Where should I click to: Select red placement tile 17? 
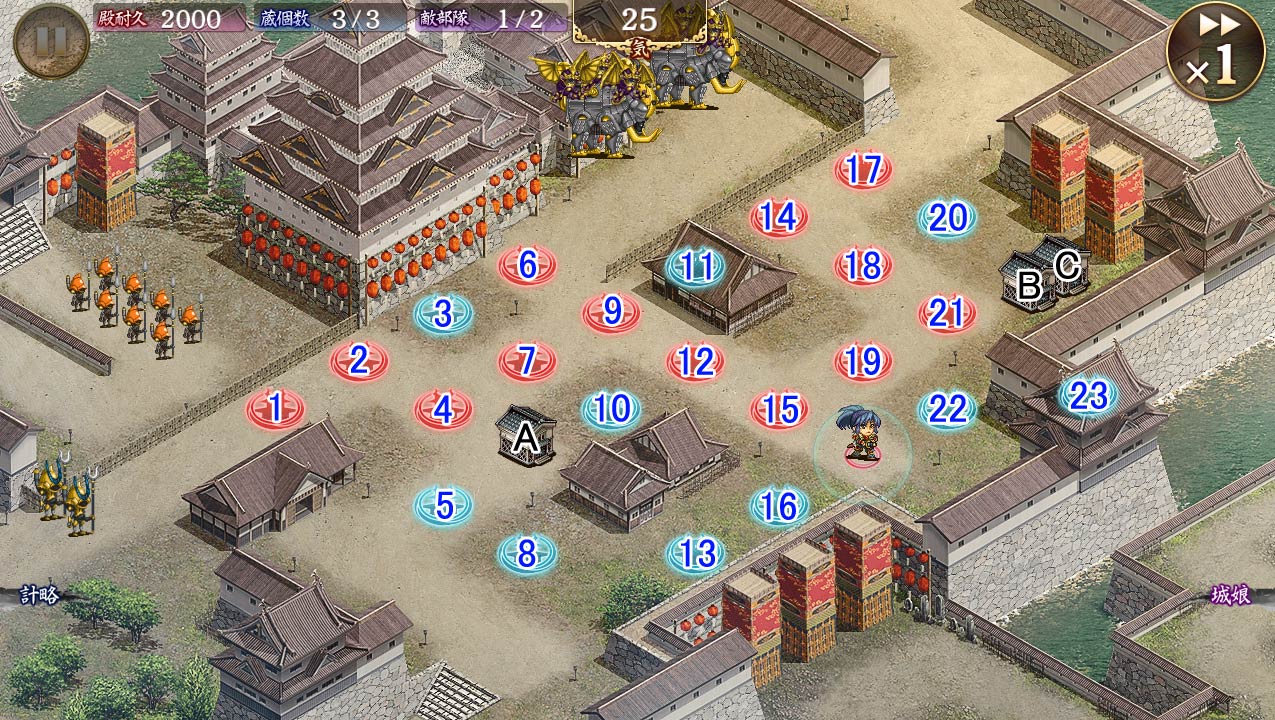[863, 170]
